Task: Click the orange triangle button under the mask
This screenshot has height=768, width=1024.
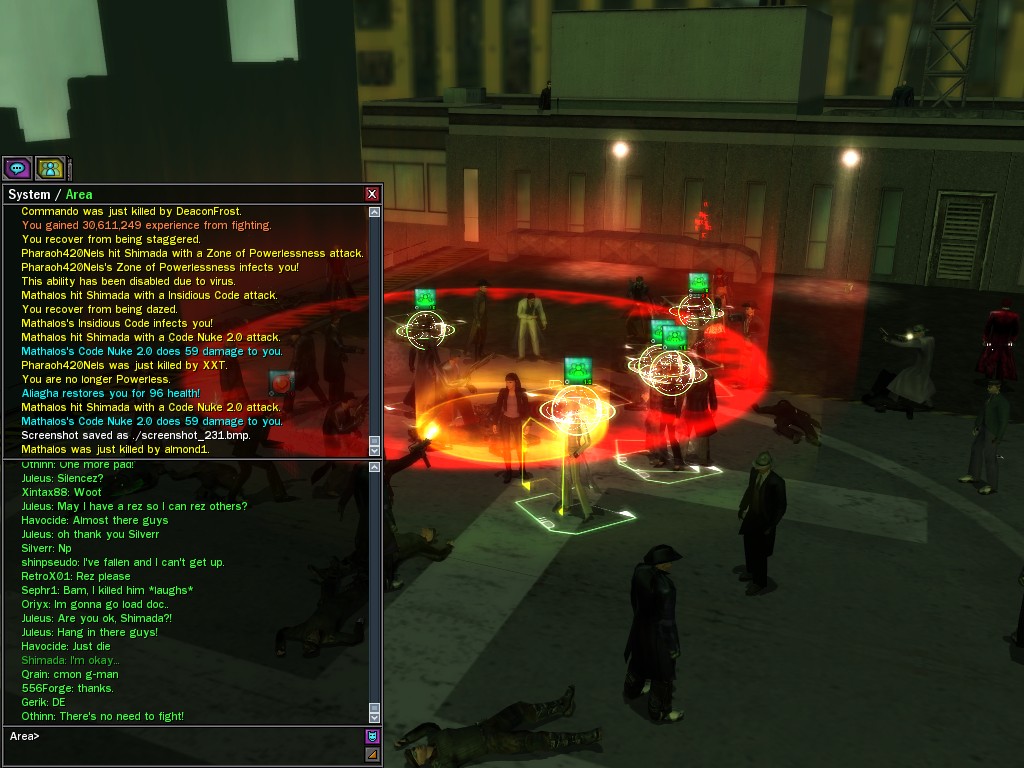Action: 372,754
